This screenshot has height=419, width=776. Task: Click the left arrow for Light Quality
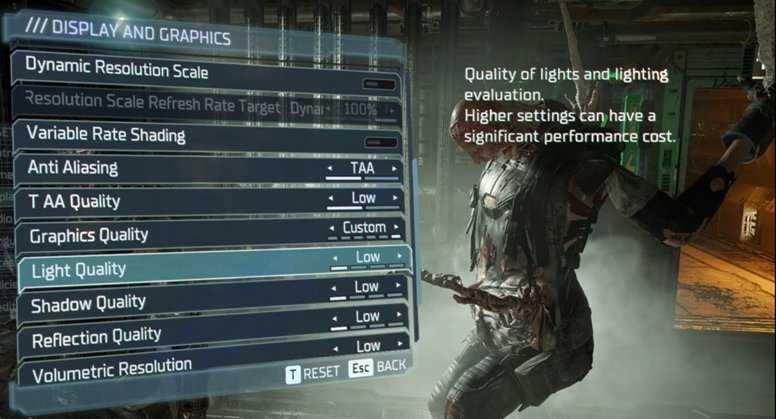pyautogui.click(x=334, y=258)
